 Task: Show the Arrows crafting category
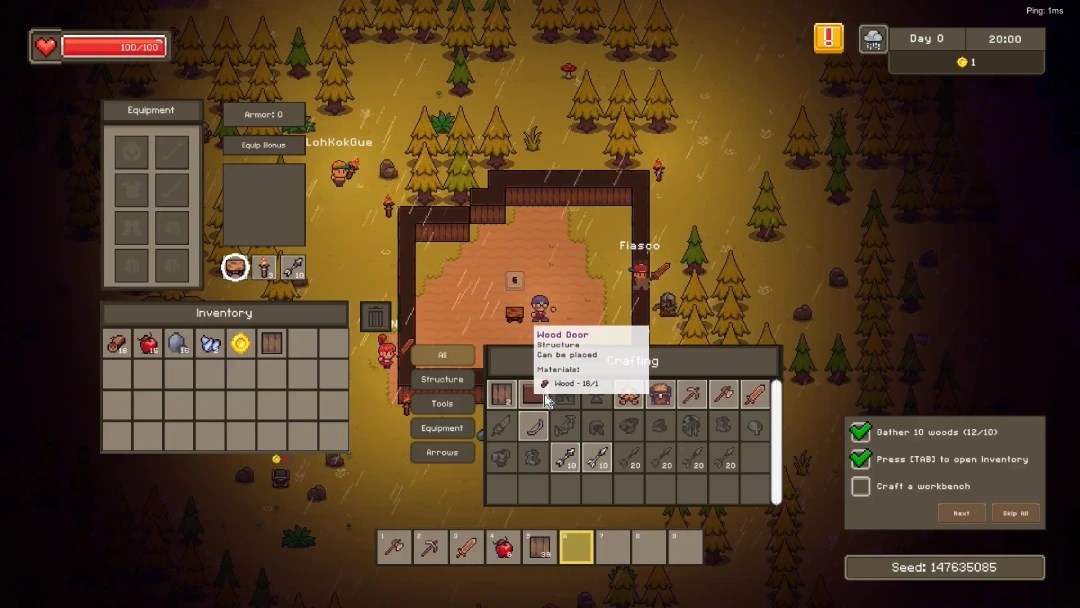[442, 453]
